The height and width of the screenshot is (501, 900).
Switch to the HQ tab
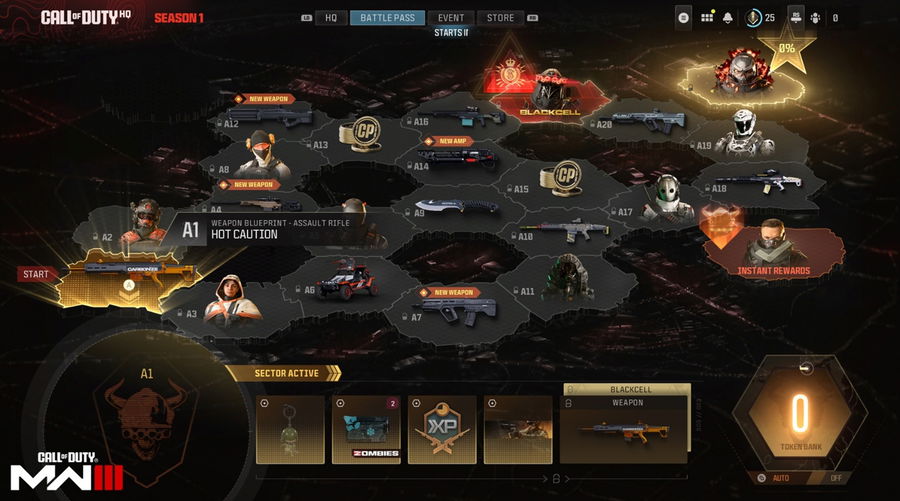[x=330, y=18]
